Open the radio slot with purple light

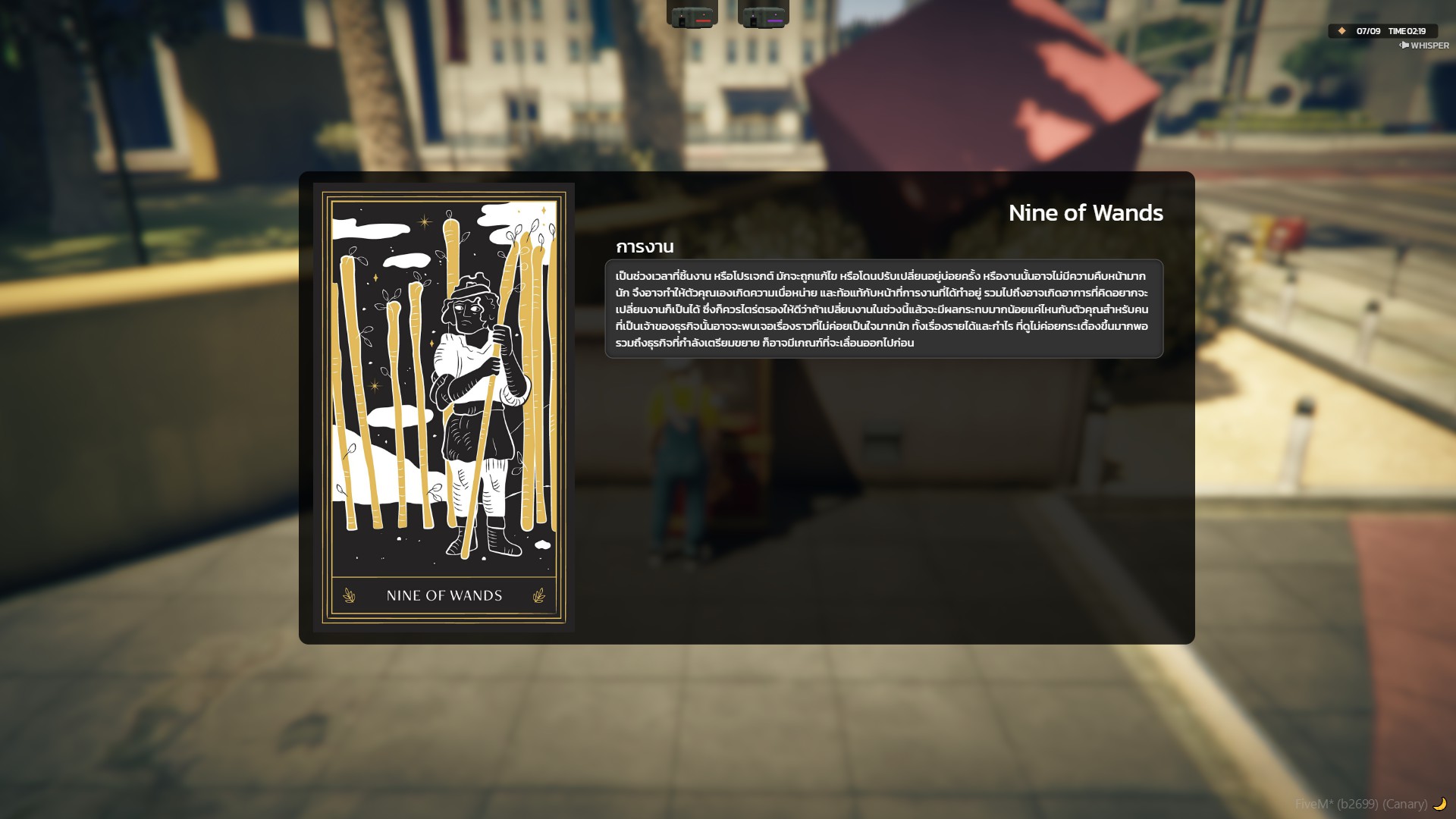pyautogui.click(x=763, y=14)
